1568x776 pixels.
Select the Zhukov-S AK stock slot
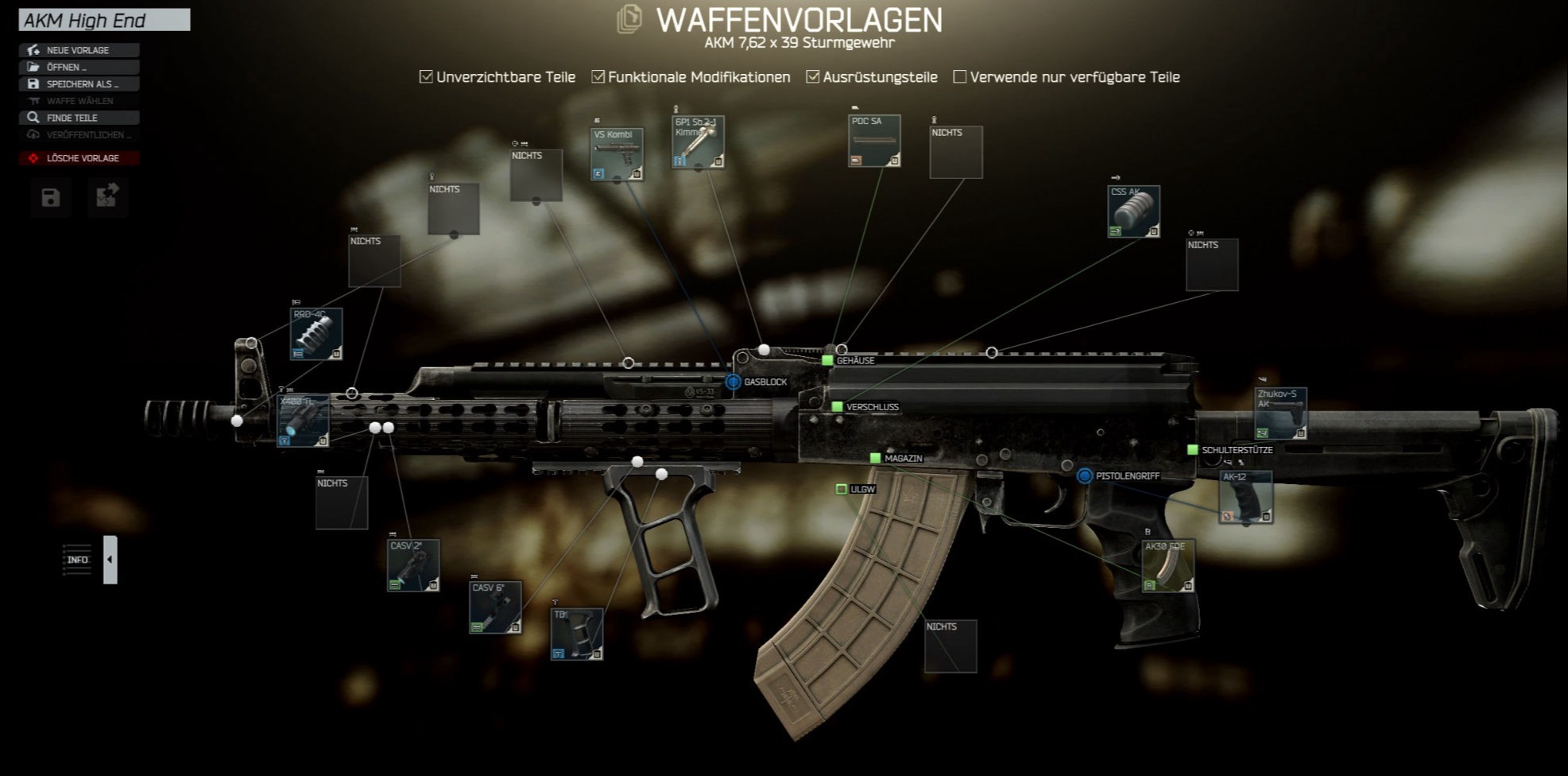tap(1280, 413)
